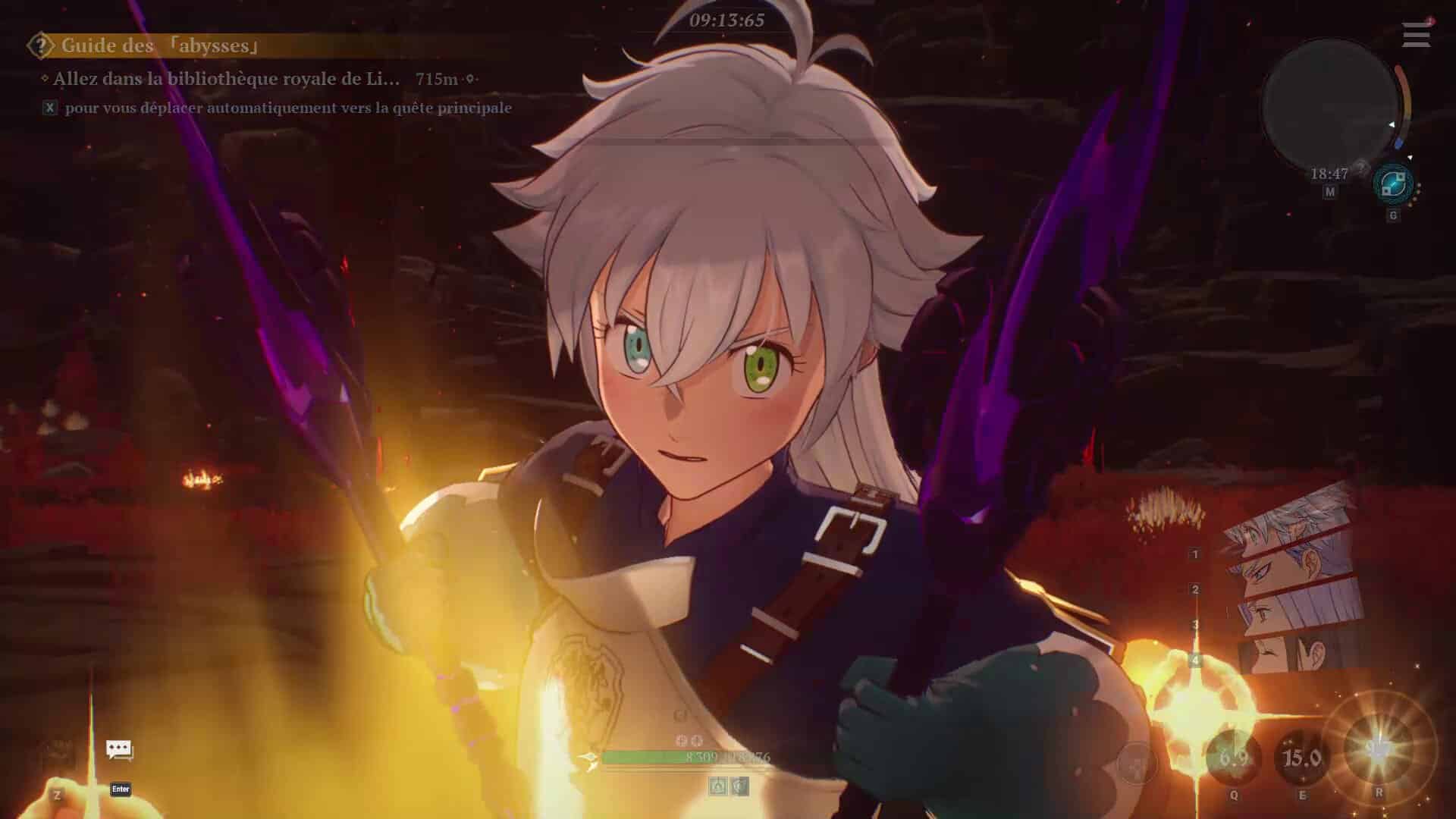
Task: Click the waypoint diamond next to 715m
Action: (472, 78)
